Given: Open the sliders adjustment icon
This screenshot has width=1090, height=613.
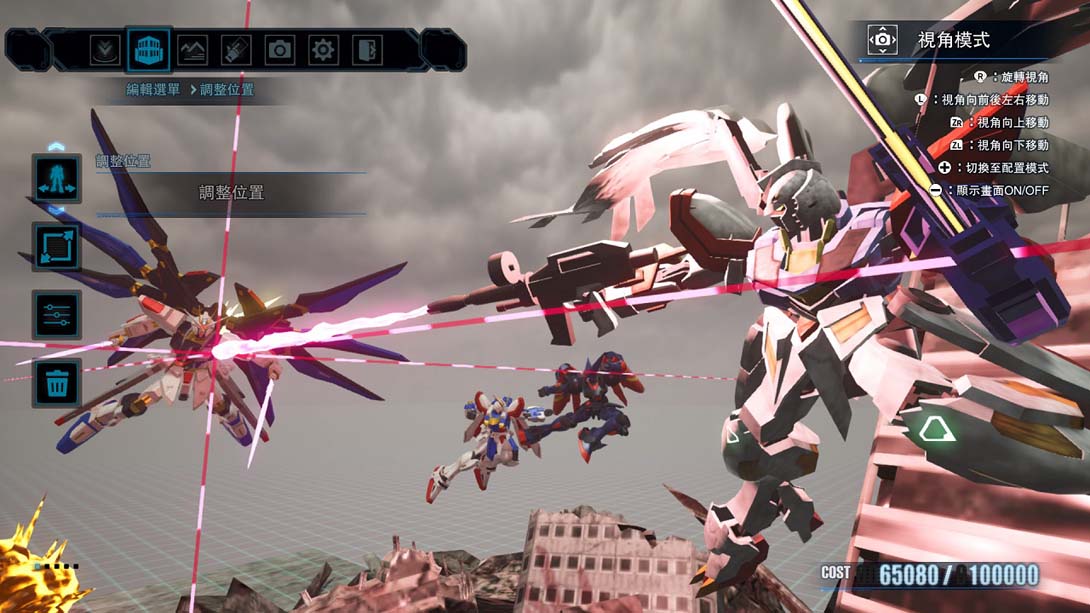Looking at the screenshot, I should pyautogui.click(x=56, y=315).
